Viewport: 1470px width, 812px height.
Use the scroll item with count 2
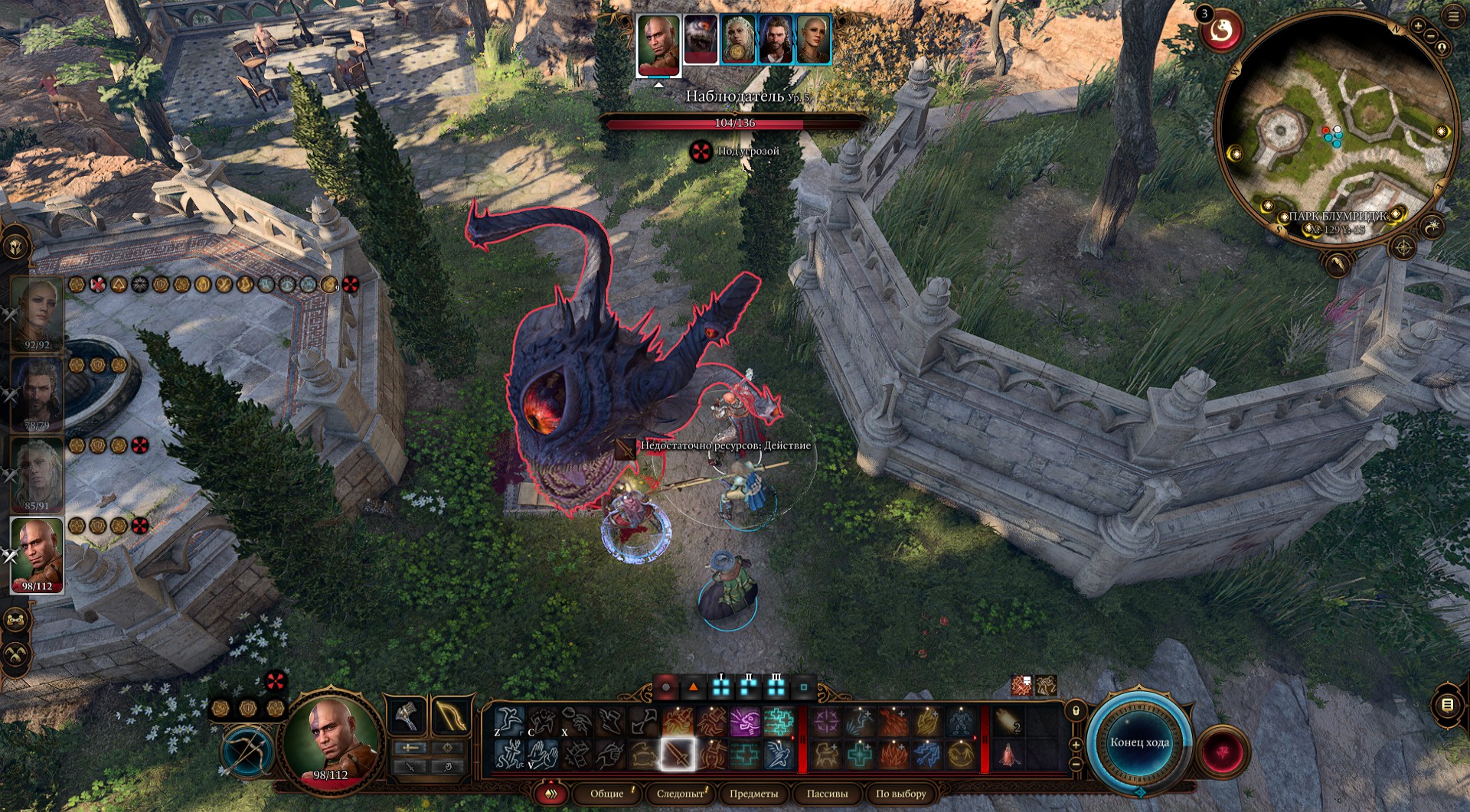tap(1008, 721)
